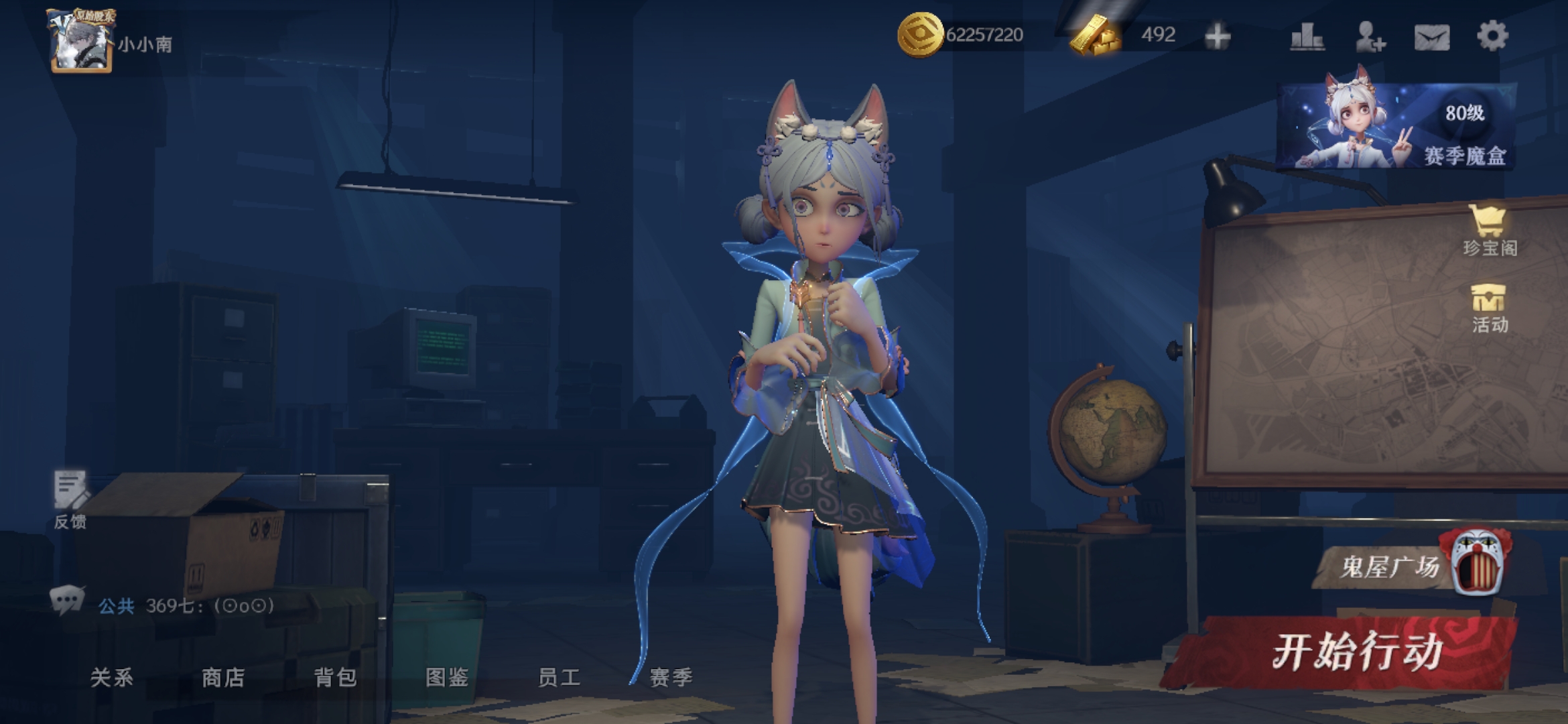Open the add friend icon
The height and width of the screenshot is (724, 1568).
pos(1370,36)
